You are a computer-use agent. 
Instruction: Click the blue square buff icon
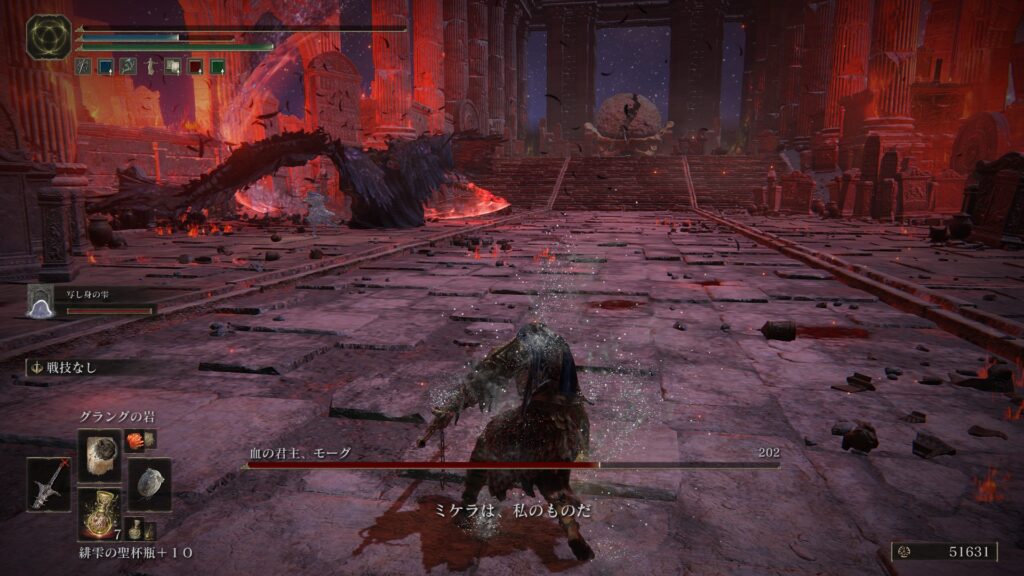click(105, 66)
